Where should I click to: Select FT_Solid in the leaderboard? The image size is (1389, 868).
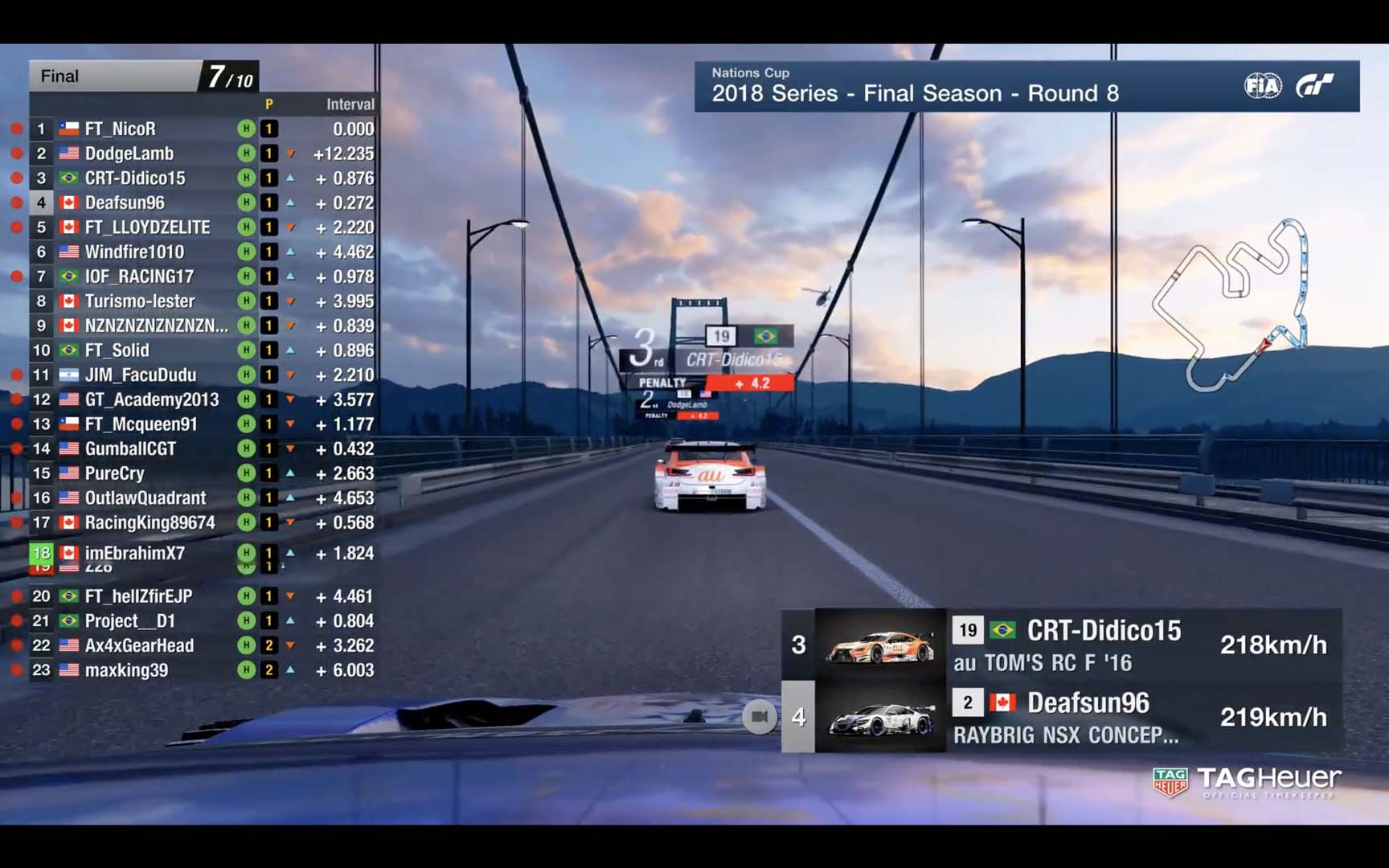(x=117, y=350)
